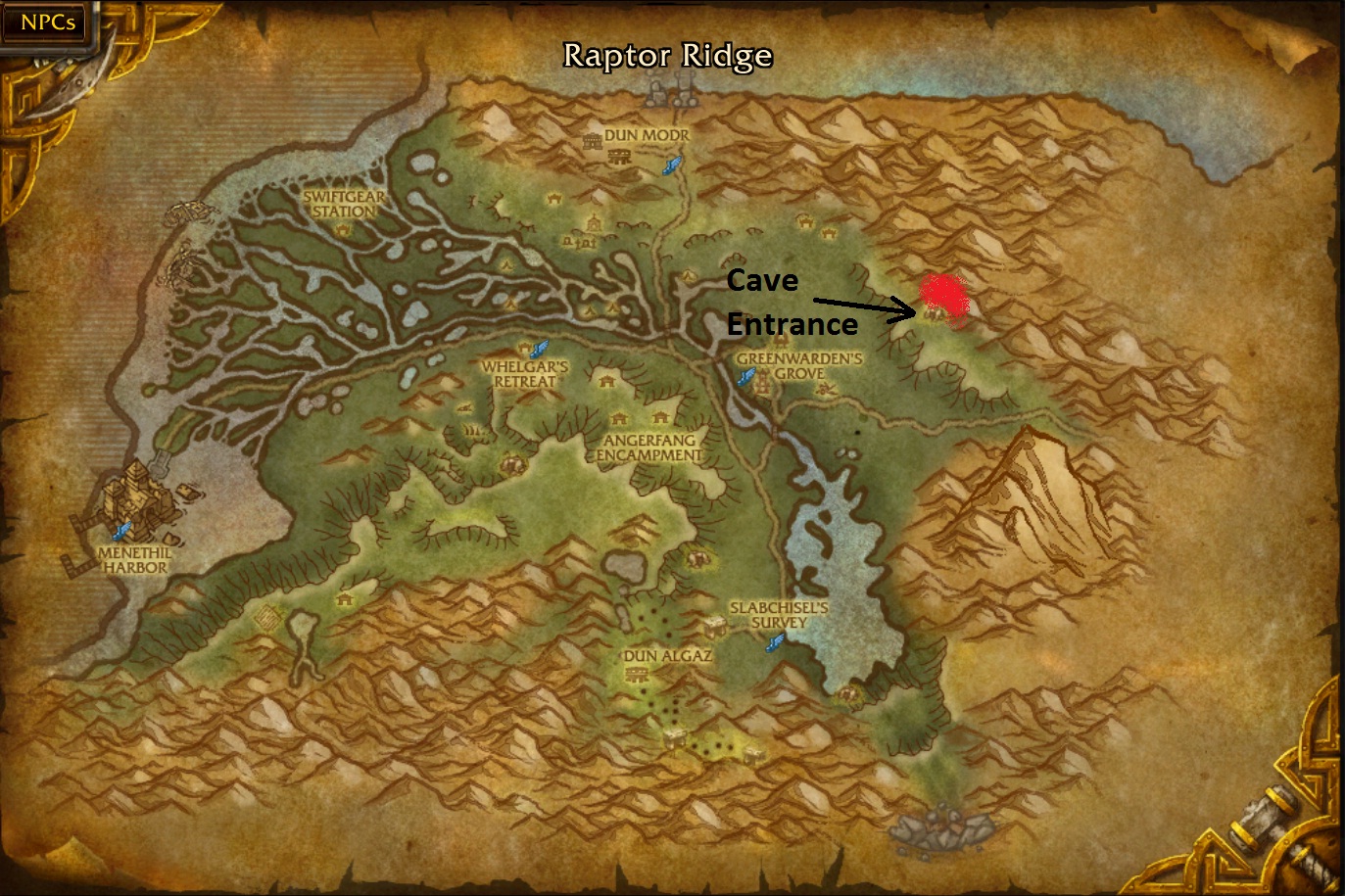
Task: Click the Dun Modr flight path feather icon
Action: tap(672, 165)
